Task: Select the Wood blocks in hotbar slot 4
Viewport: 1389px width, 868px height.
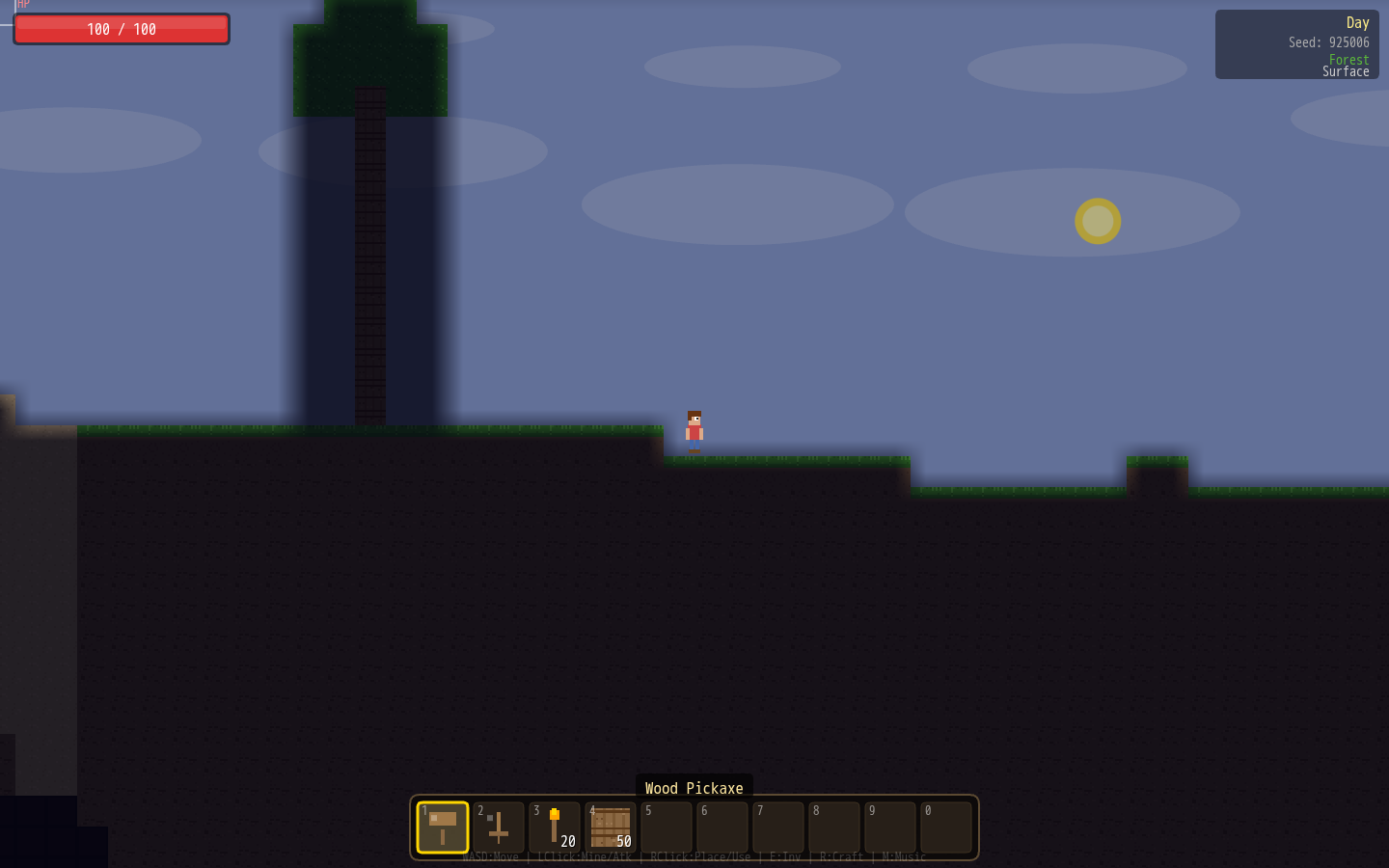Action: point(610,827)
